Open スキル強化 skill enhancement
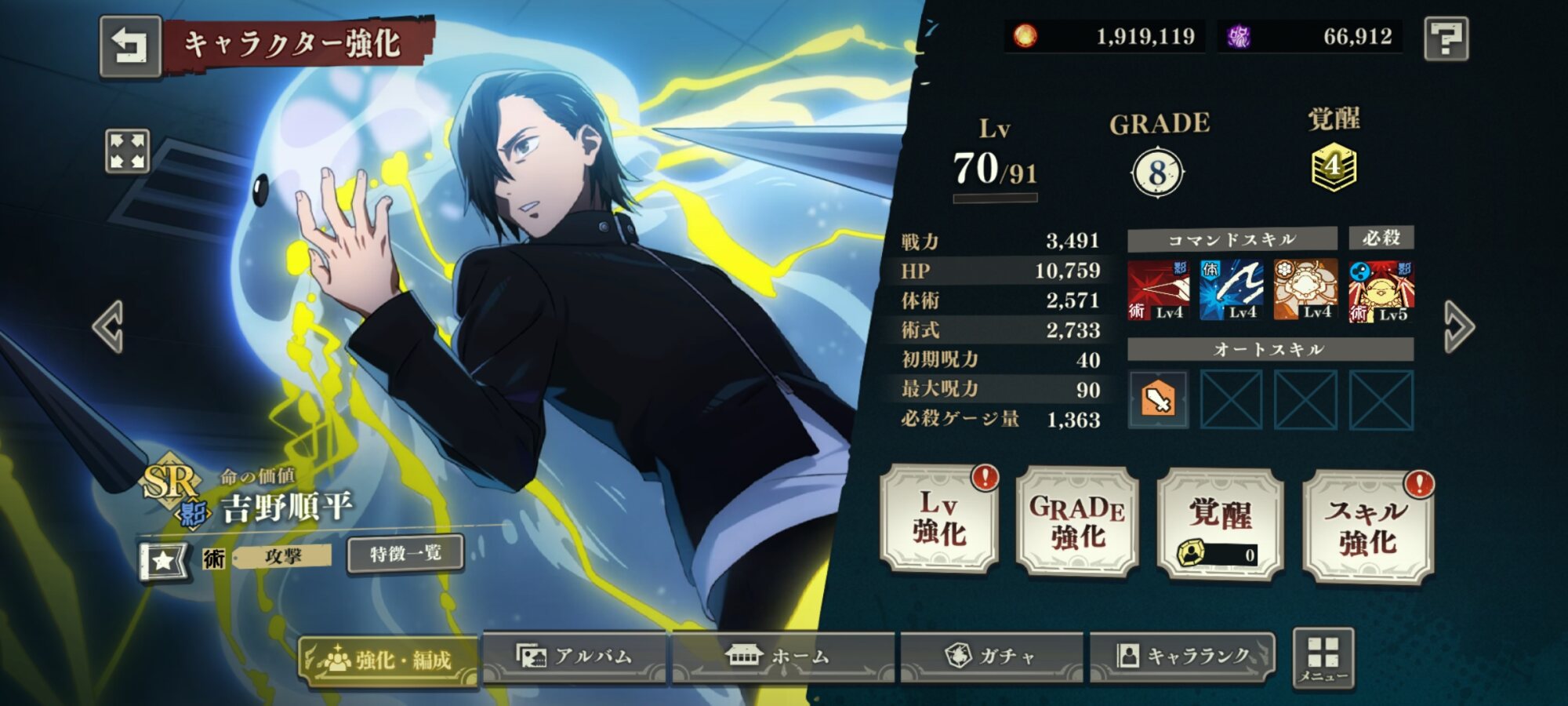Image resolution: width=1568 pixels, height=706 pixels. 1368,526
